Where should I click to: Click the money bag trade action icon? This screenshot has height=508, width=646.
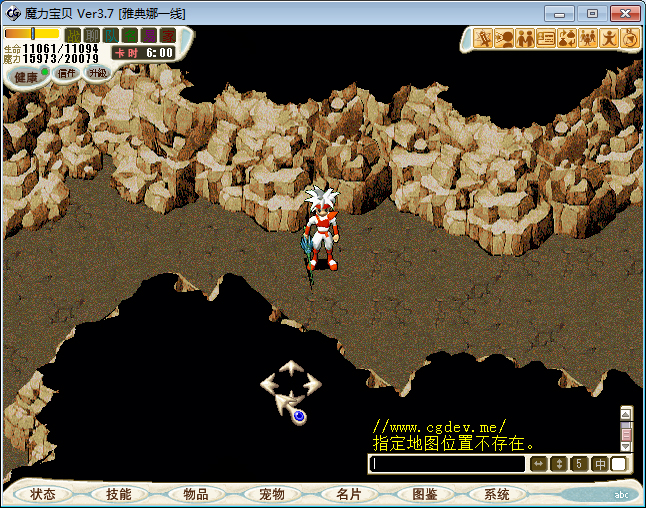pos(567,39)
